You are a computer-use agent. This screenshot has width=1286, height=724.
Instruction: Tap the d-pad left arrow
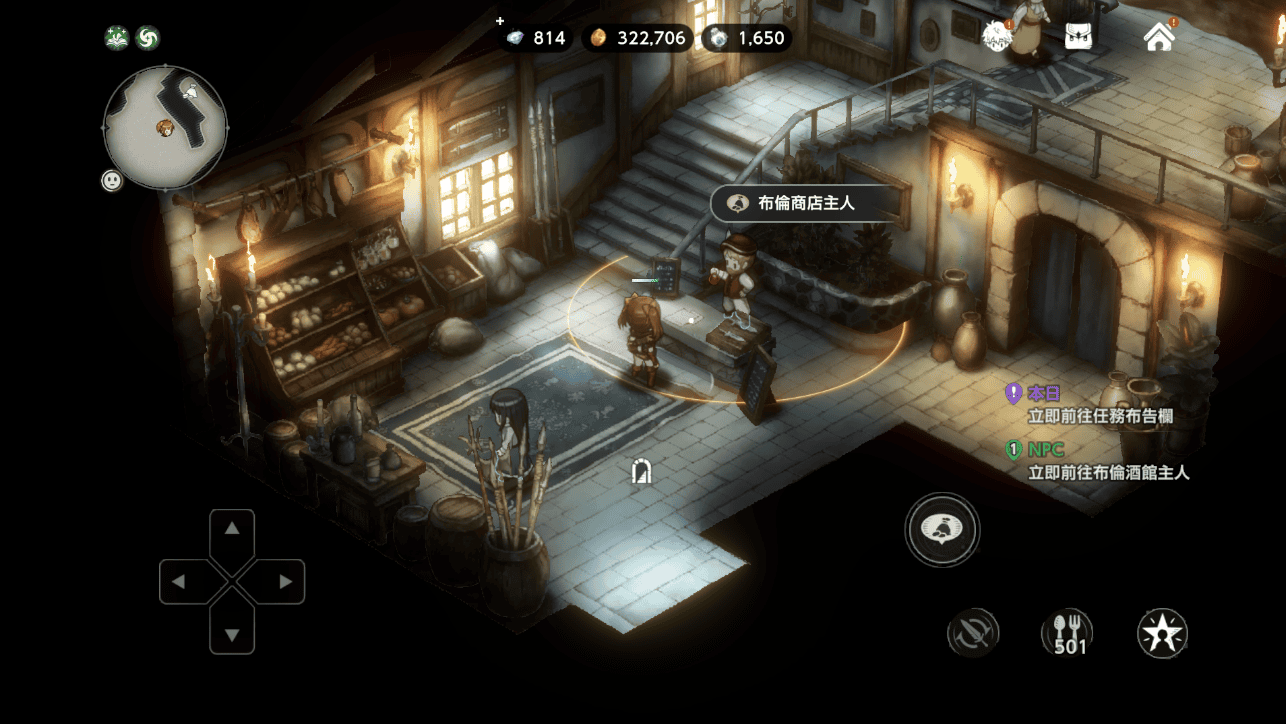[x=179, y=581]
